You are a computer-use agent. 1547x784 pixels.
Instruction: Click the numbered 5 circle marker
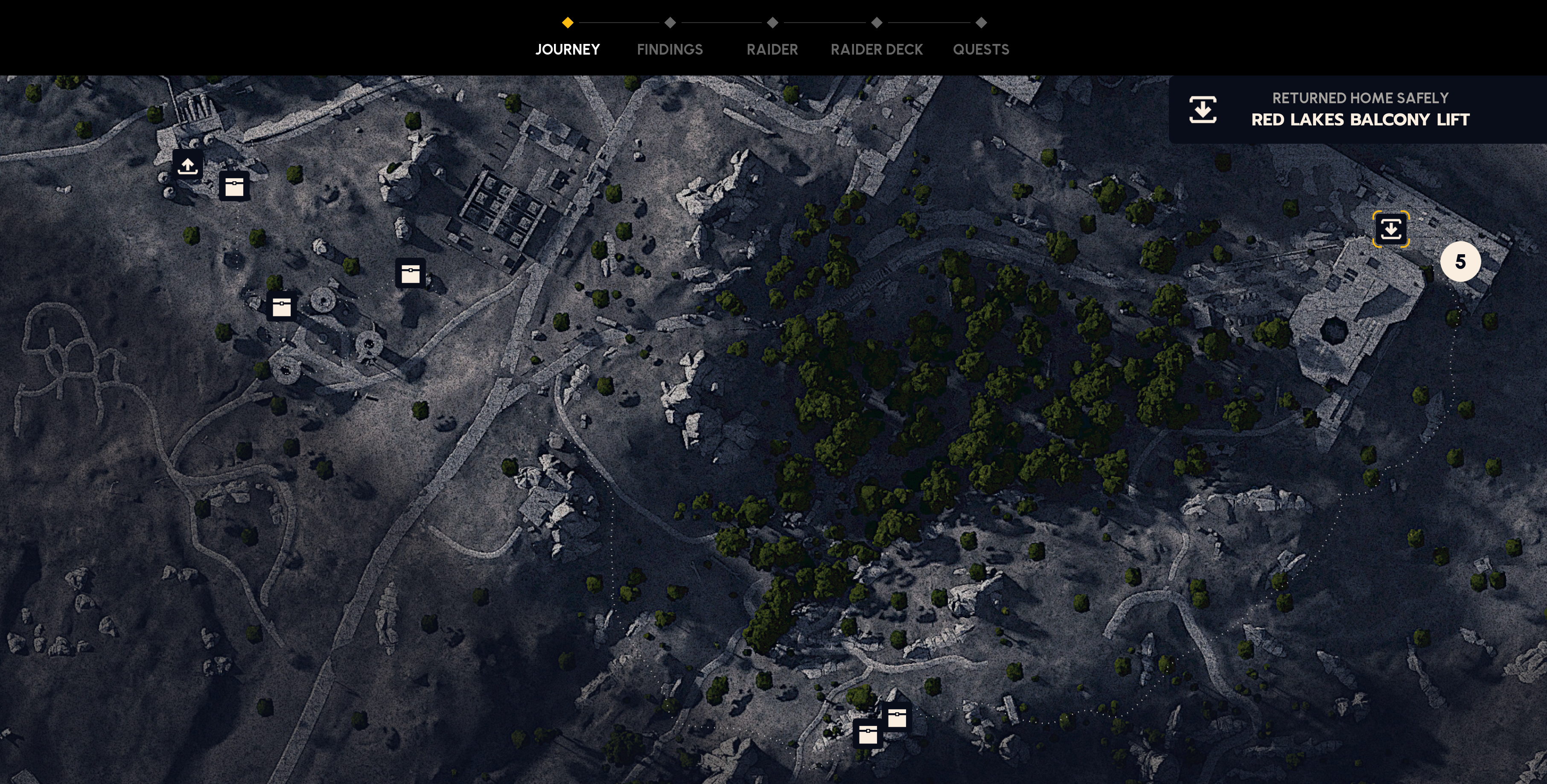pyautogui.click(x=1460, y=262)
